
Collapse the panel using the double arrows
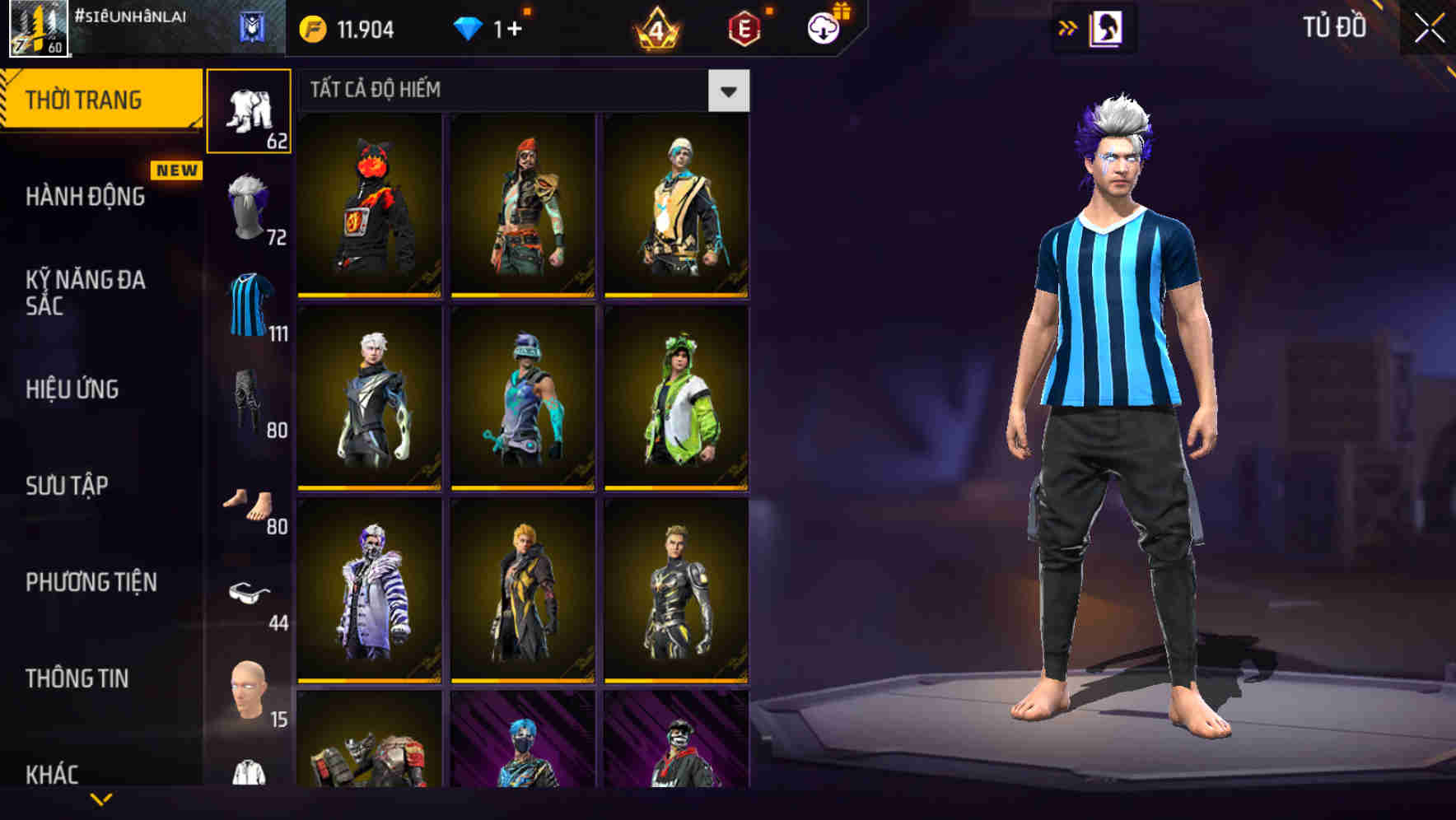coord(1069,27)
